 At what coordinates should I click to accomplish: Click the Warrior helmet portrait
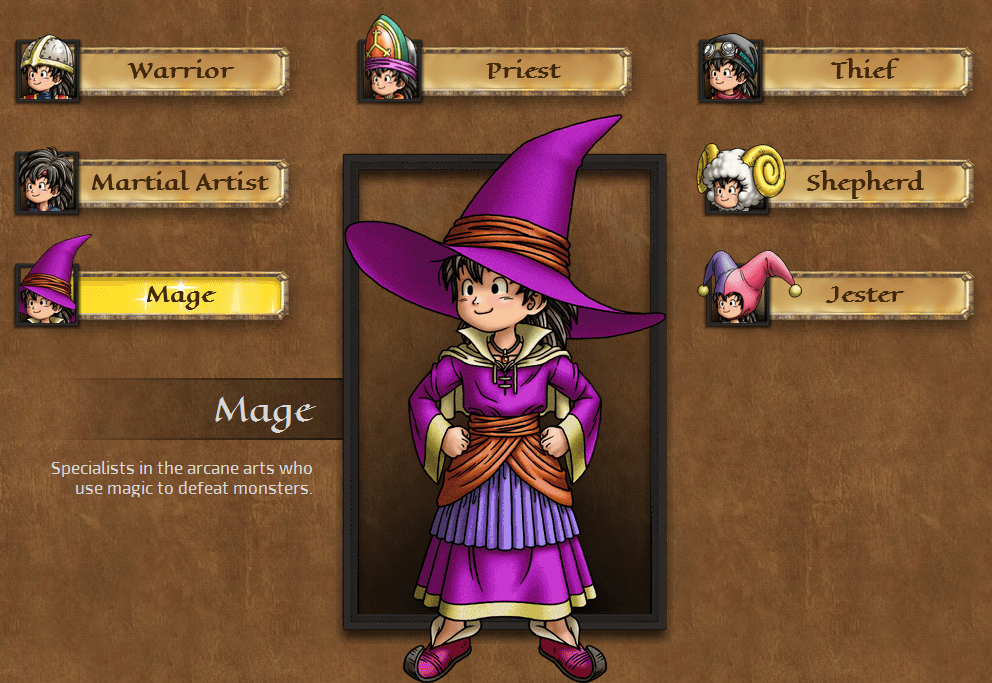[47, 70]
